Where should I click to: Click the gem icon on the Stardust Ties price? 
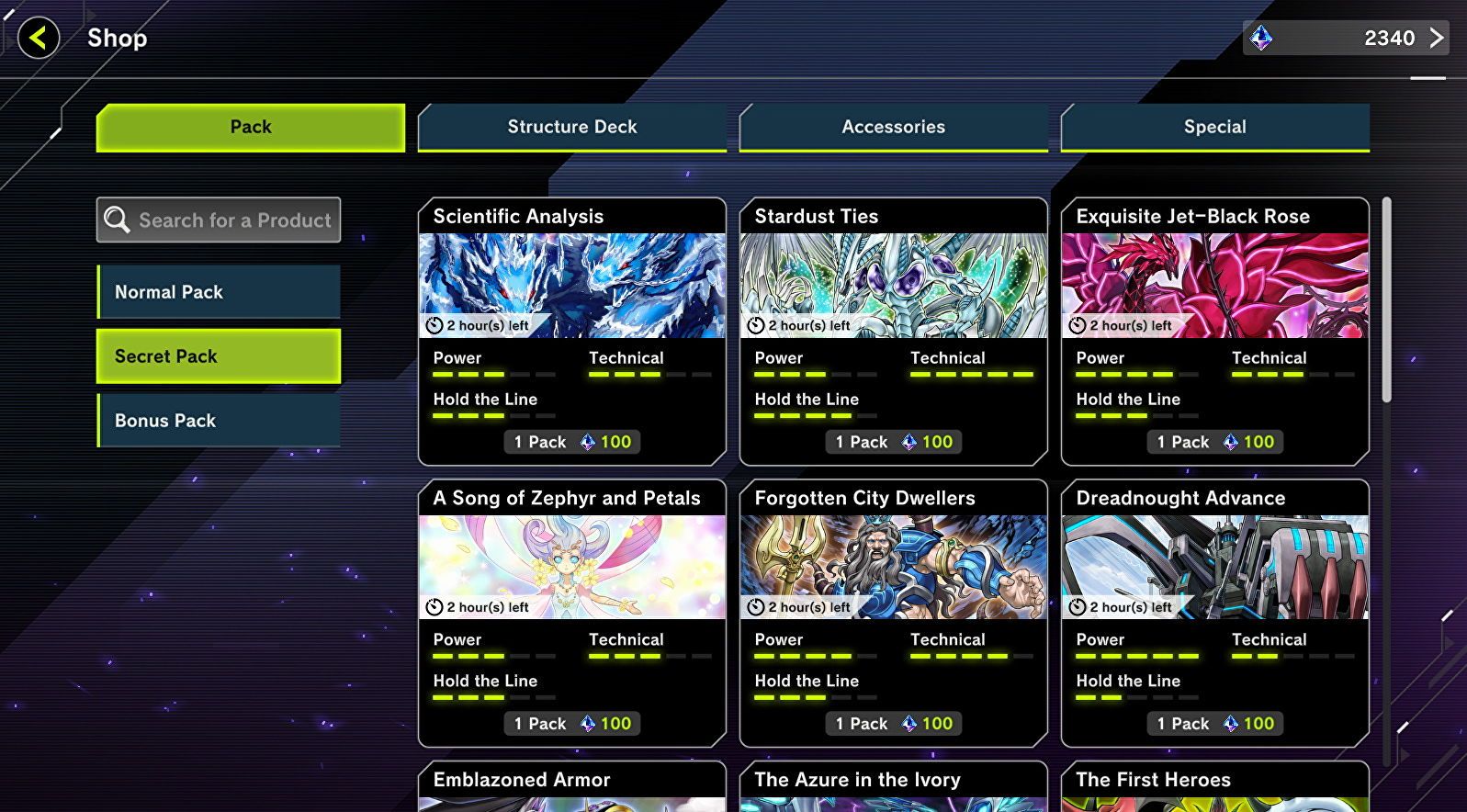[908, 442]
